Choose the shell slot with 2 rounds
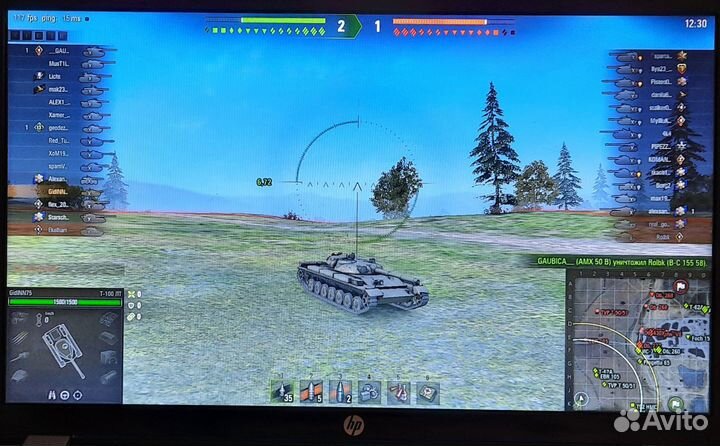 click(x=341, y=390)
